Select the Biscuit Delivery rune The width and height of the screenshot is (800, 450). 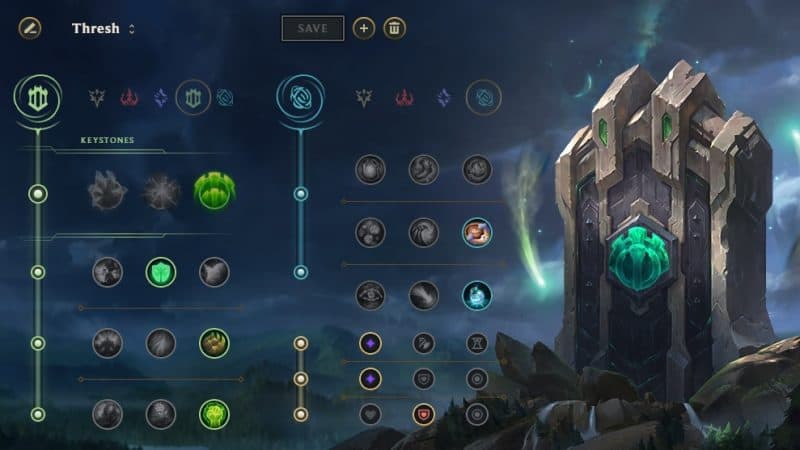[476, 233]
